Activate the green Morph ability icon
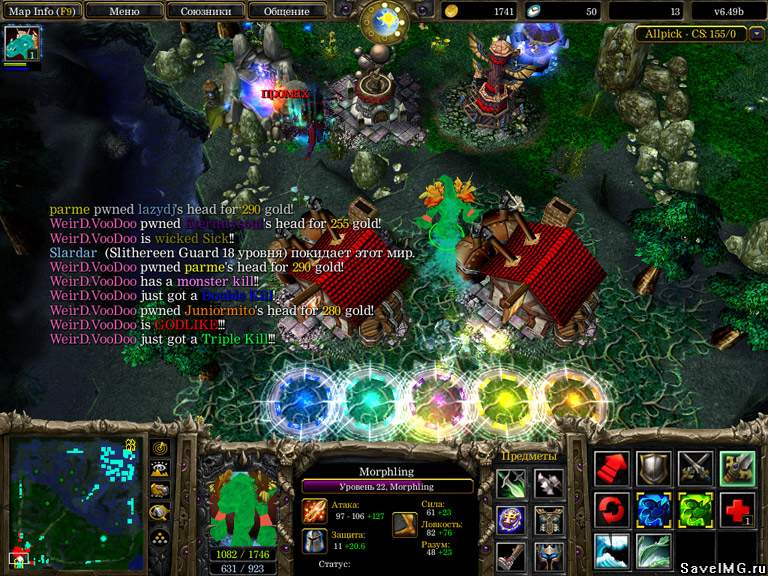 [695, 510]
